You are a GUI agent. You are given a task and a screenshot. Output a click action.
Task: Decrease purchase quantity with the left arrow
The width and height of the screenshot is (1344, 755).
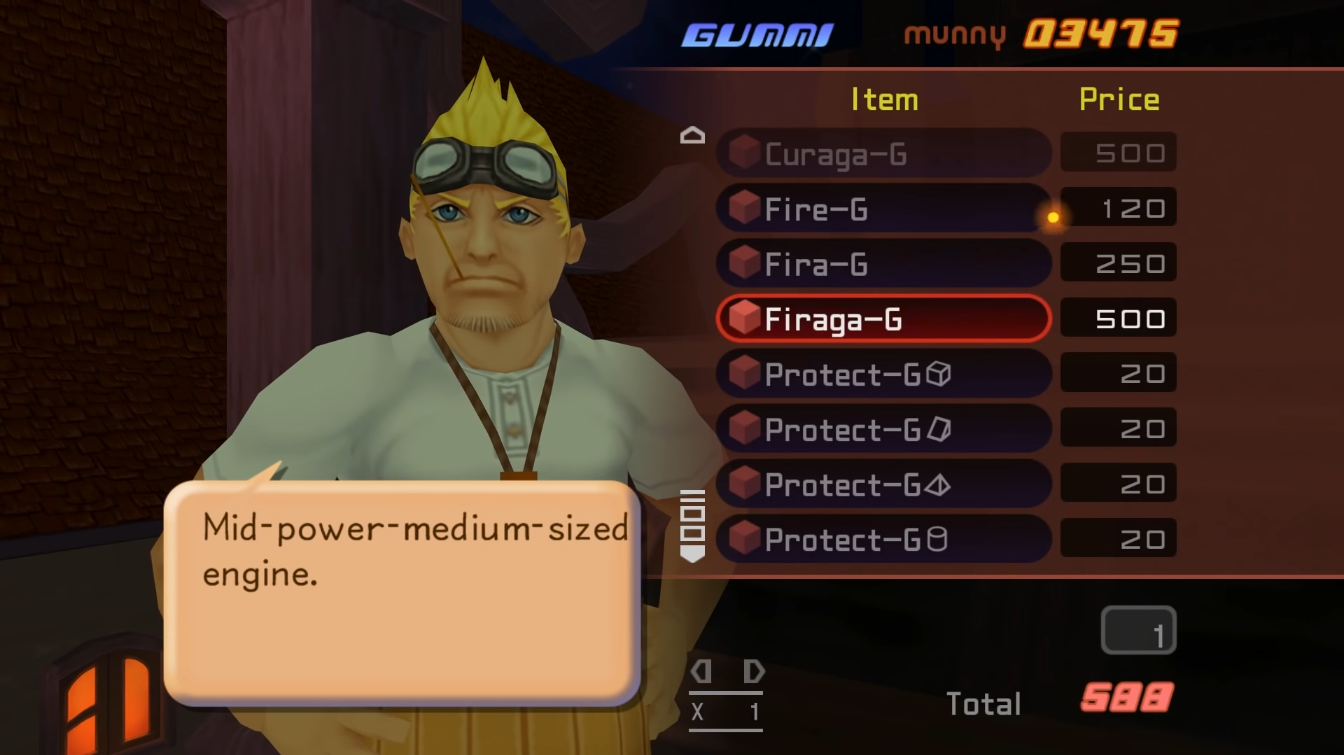pyautogui.click(x=701, y=671)
